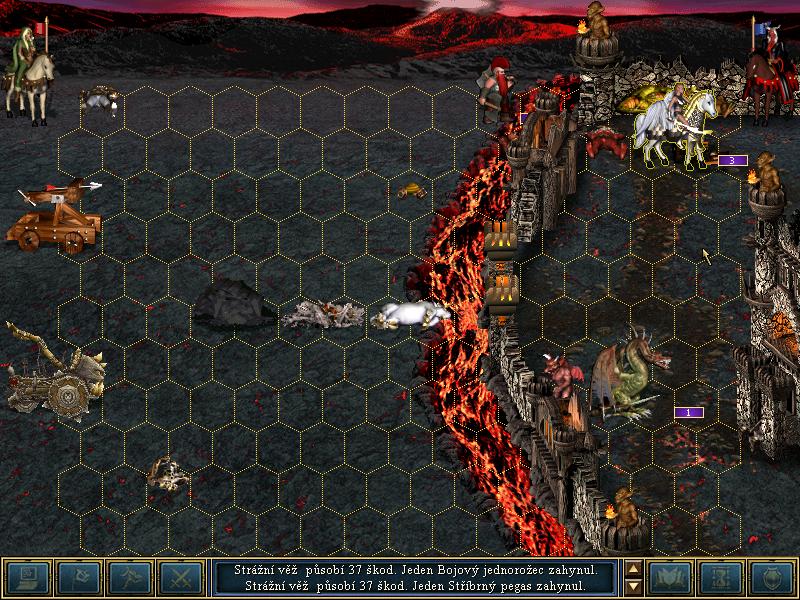This screenshot has height=600, width=800.
Task: Open the spellbook to cast a spell
Action: (x=671, y=577)
